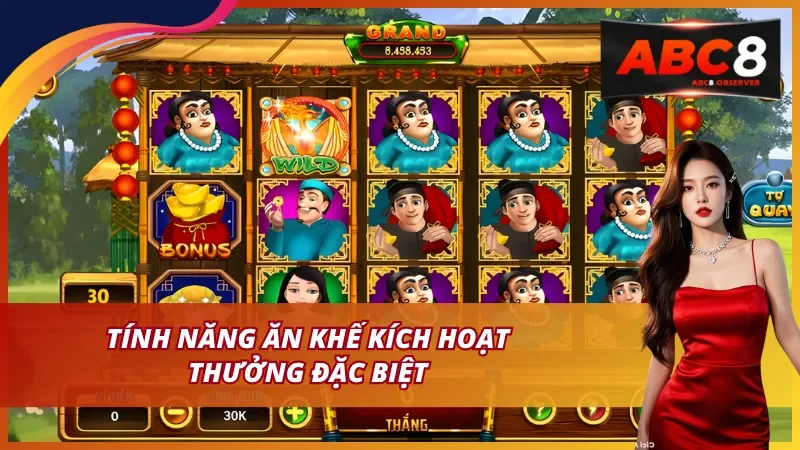Decrease the bet with the minus button
Screen dimensions: 800x450
point(176,412)
